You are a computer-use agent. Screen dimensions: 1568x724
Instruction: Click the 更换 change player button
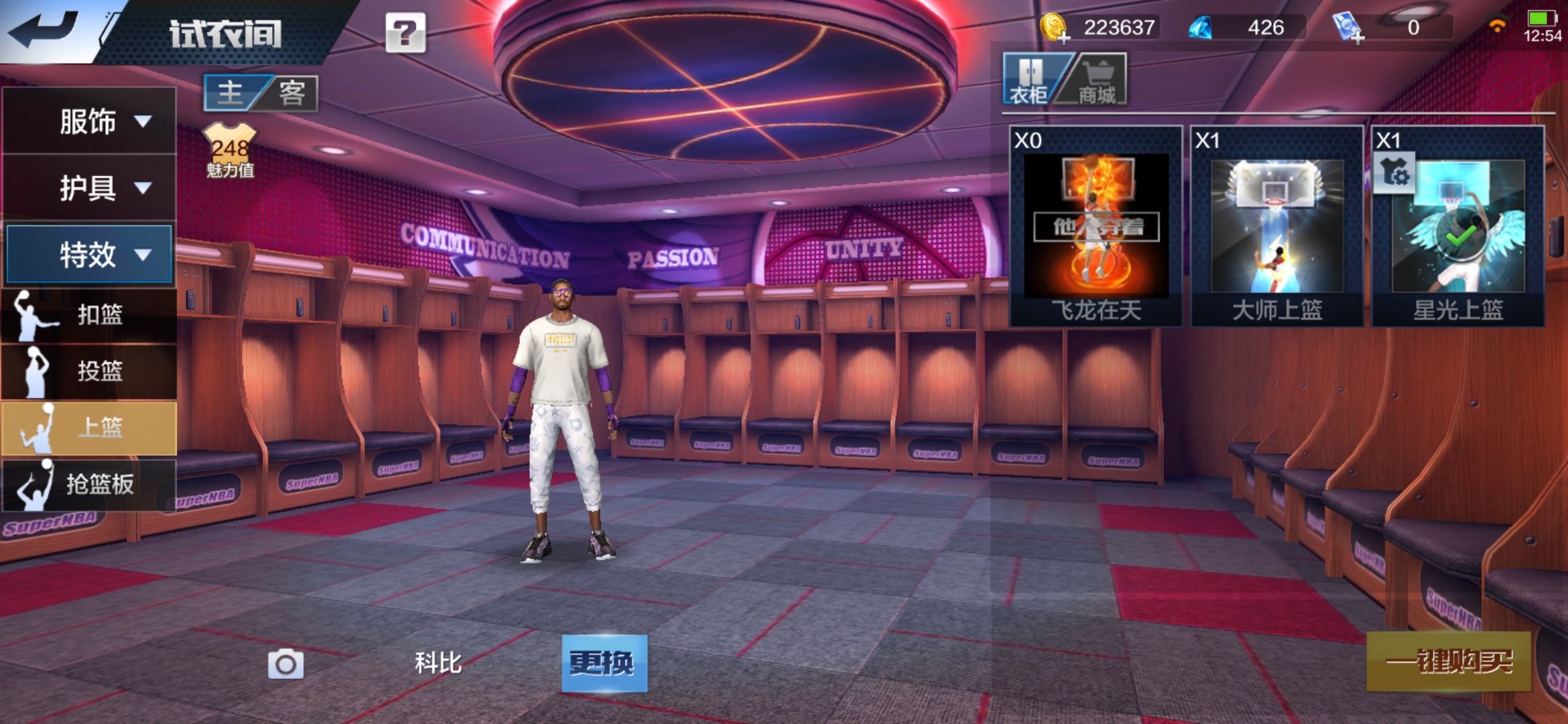coord(604,663)
